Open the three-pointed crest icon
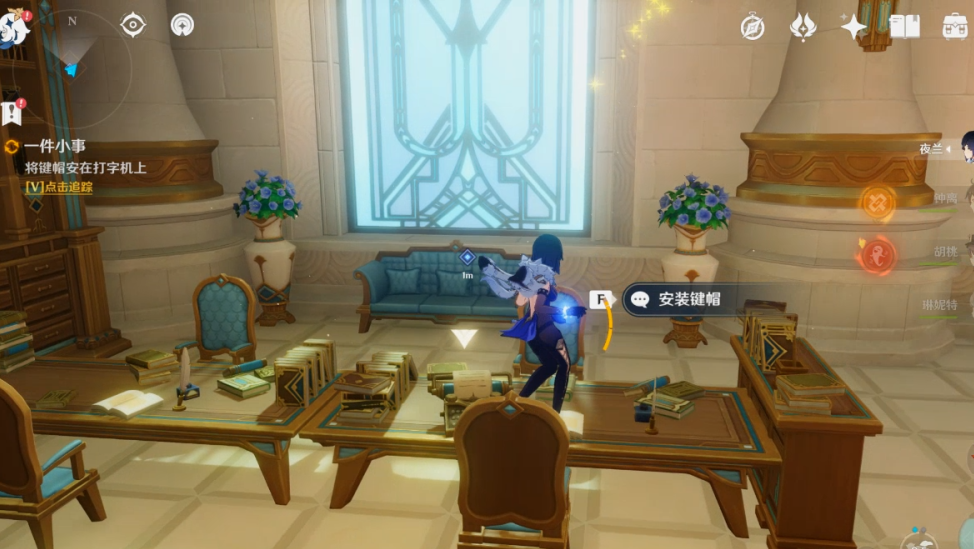 pyautogui.click(x=803, y=27)
